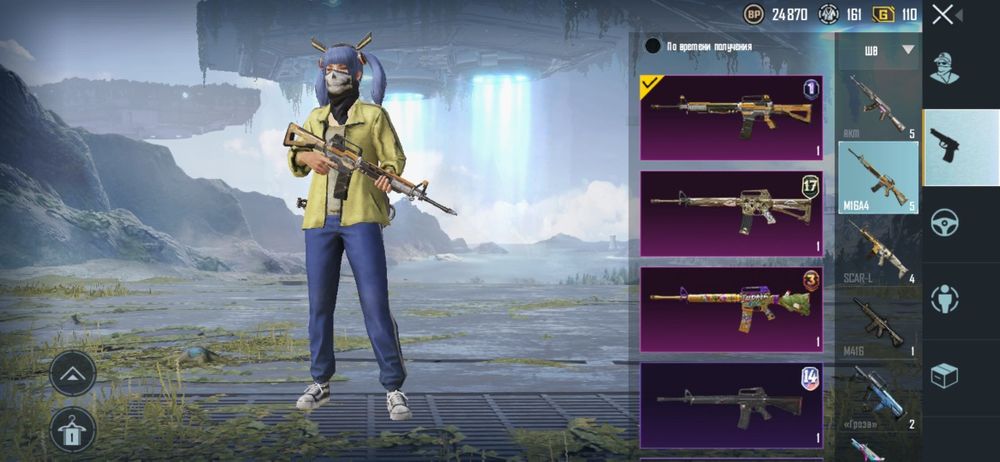Open the M416 weapon skins
The height and width of the screenshot is (462, 1000).
pos(877,325)
